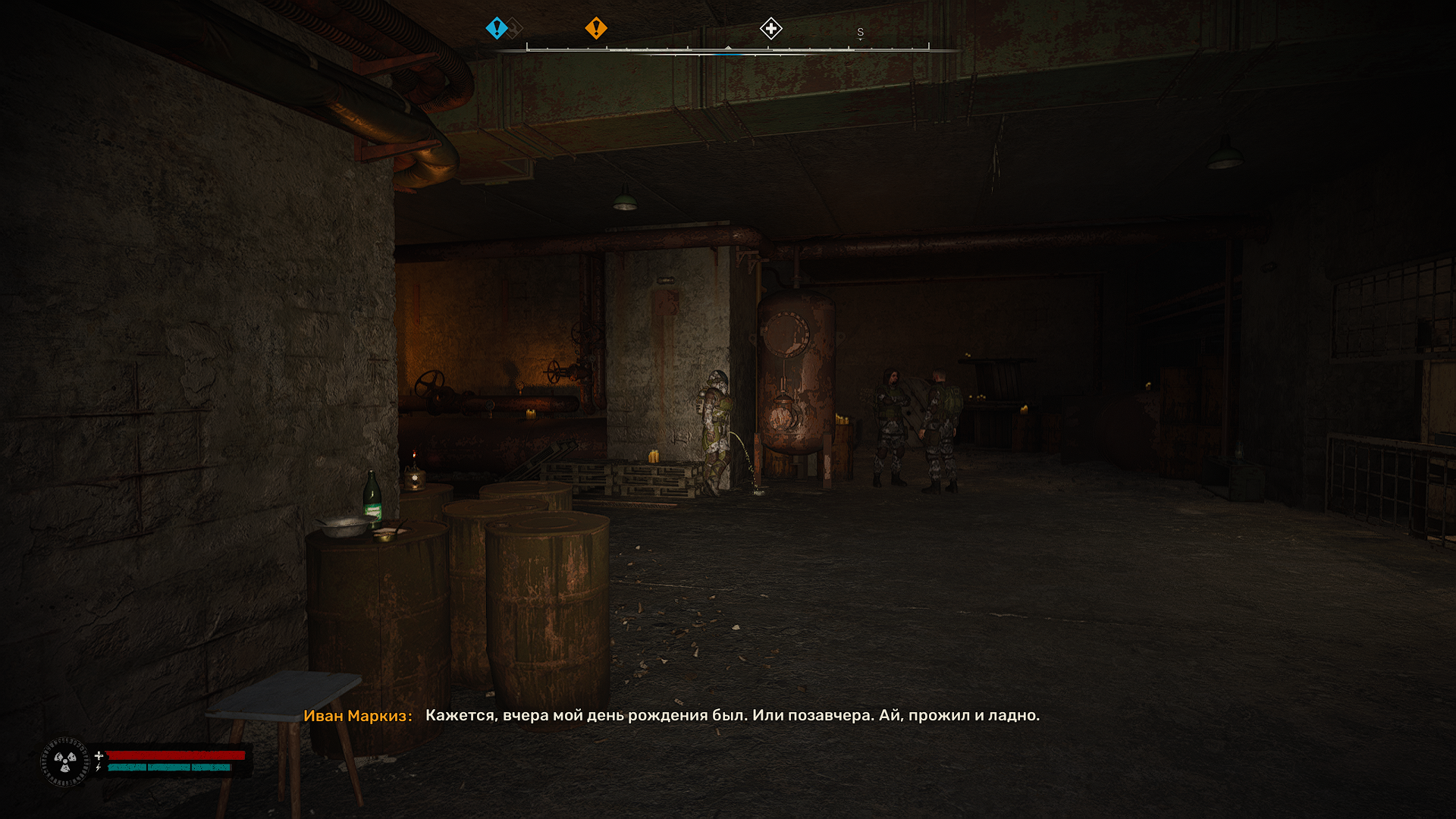Image resolution: width=1456 pixels, height=819 pixels.
Task: Click the orange exclamation quest marker
Action: pos(596,29)
